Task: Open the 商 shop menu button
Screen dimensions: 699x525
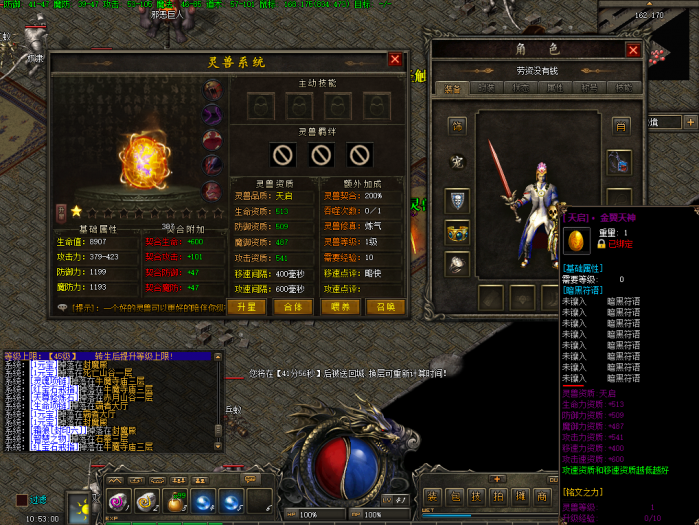Action: pyautogui.click(x=541, y=496)
